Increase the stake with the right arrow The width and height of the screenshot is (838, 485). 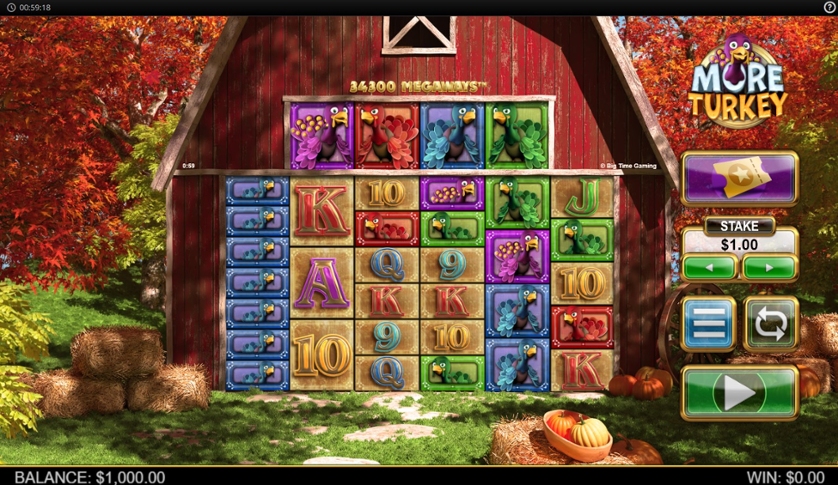coord(769,268)
